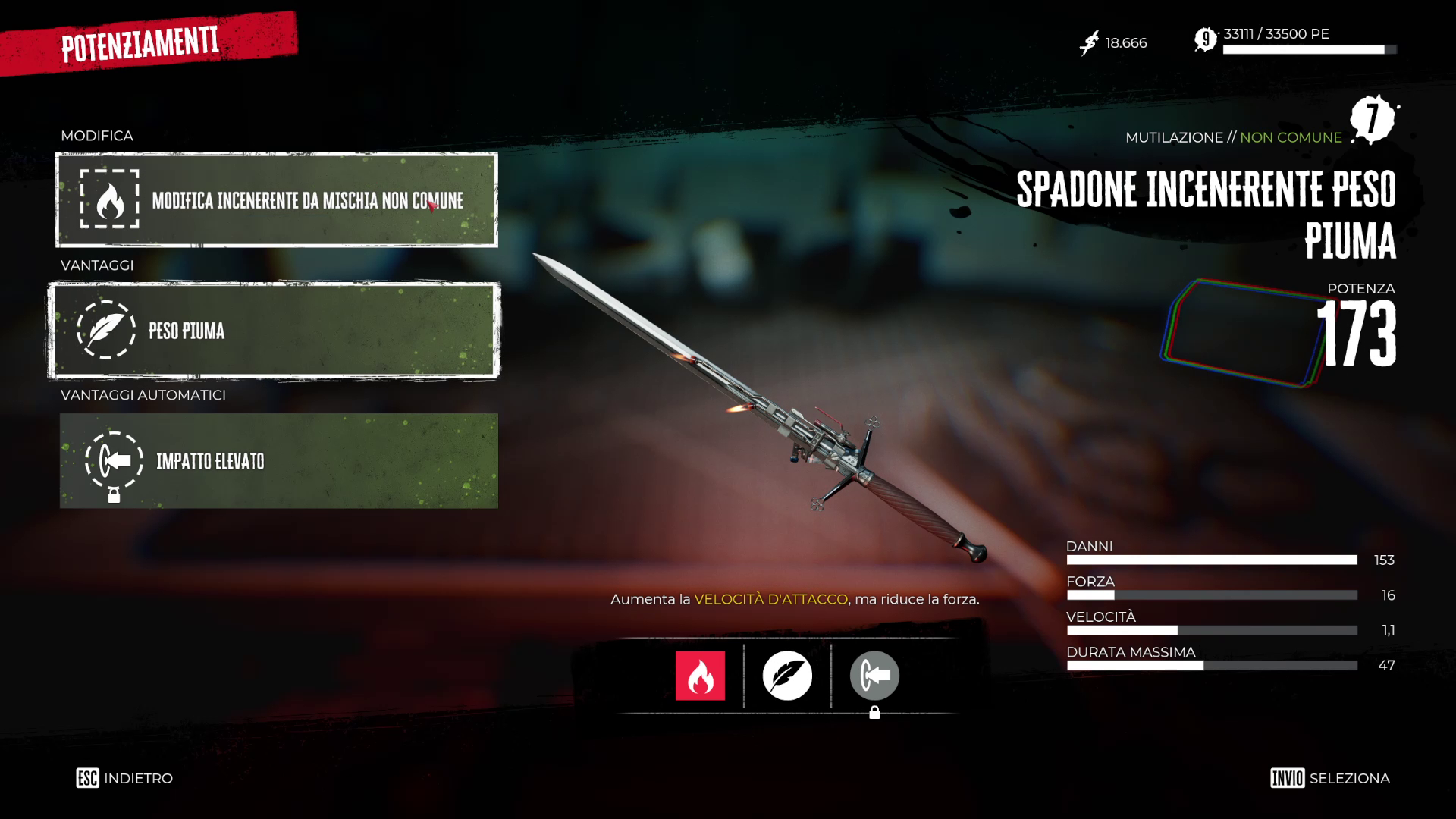Open the Modifica Incenerente da Mischia slot
1456x819 pixels.
tap(277, 200)
